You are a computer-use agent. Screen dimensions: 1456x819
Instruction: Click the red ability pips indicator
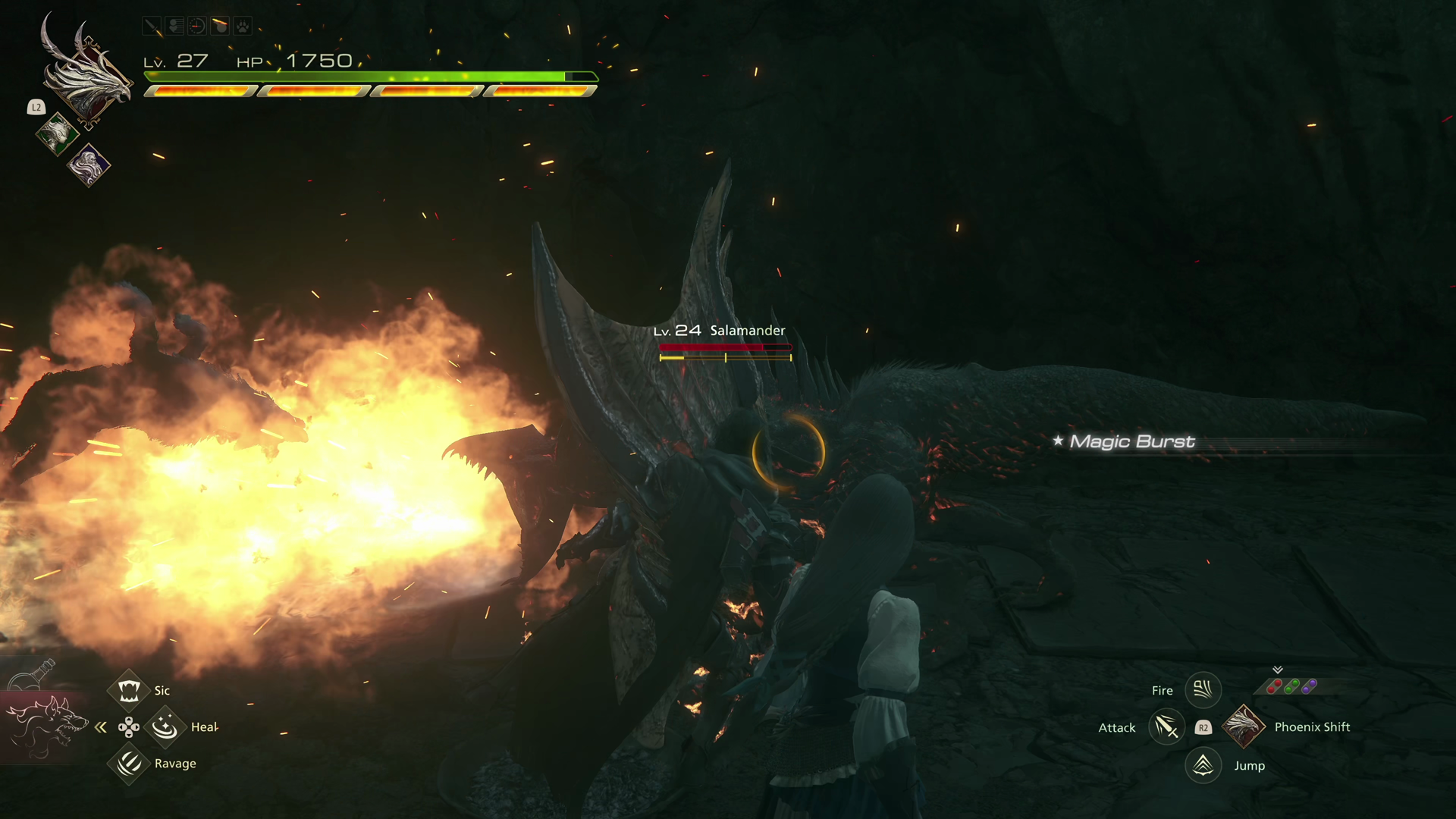point(1274,686)
